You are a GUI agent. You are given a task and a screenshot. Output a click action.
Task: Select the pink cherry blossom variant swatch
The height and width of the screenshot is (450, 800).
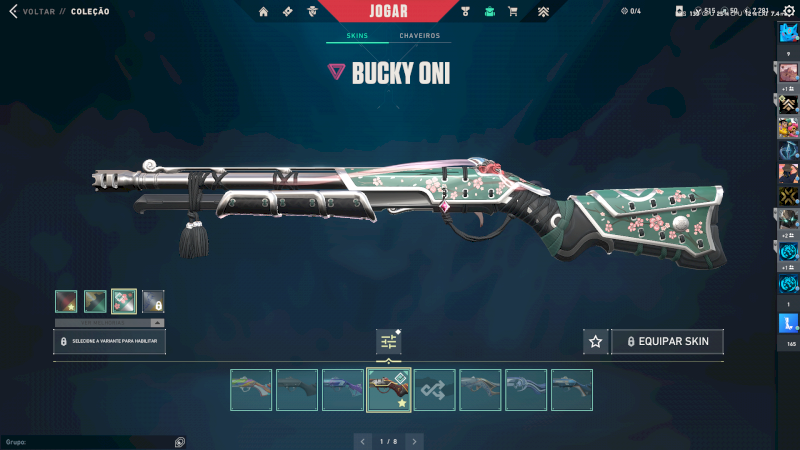124,301
